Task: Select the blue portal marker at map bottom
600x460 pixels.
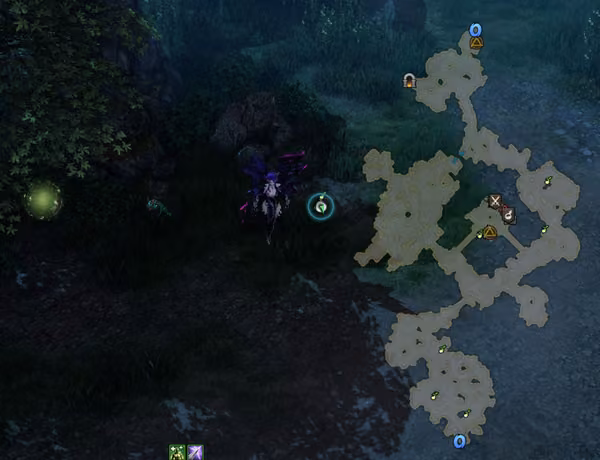Action: pos(459,441)
